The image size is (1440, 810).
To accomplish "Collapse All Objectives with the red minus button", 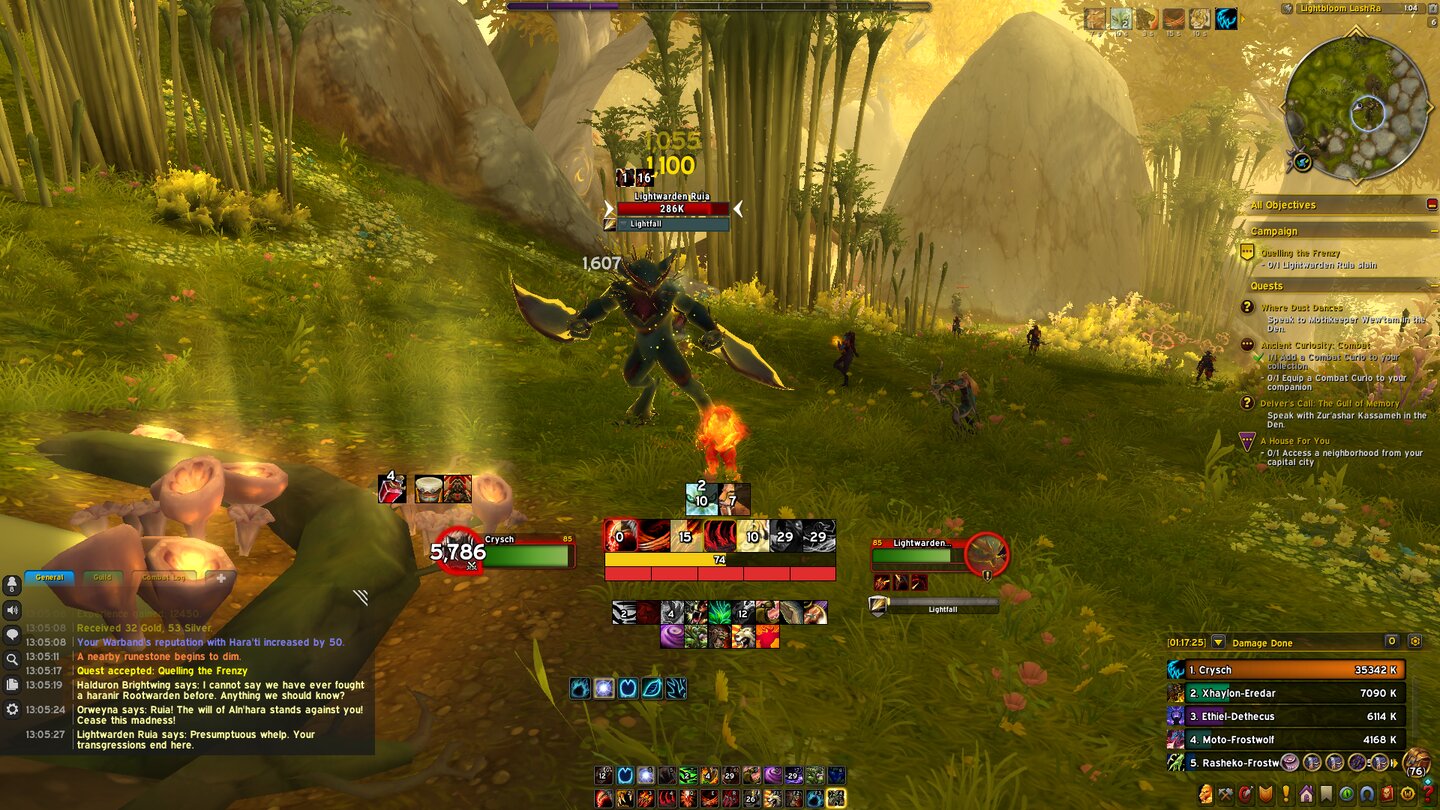I will click(1432, 204).
